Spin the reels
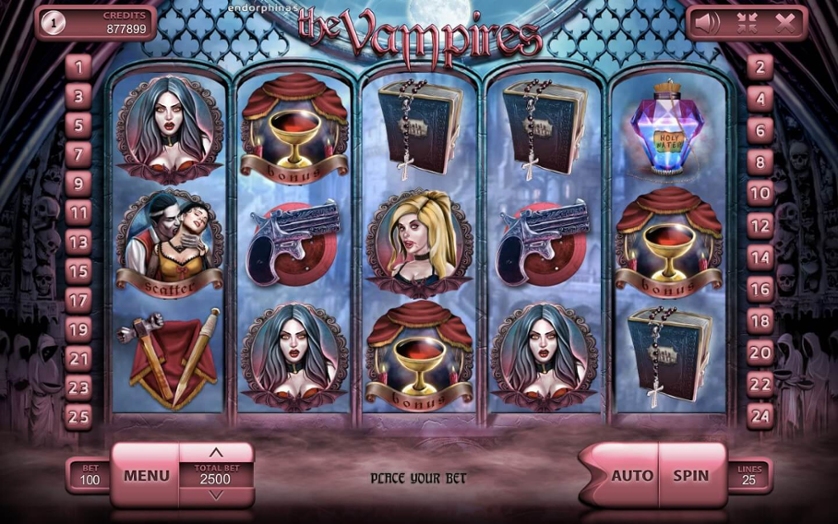The image size is (838, 524). click(690, 476)
